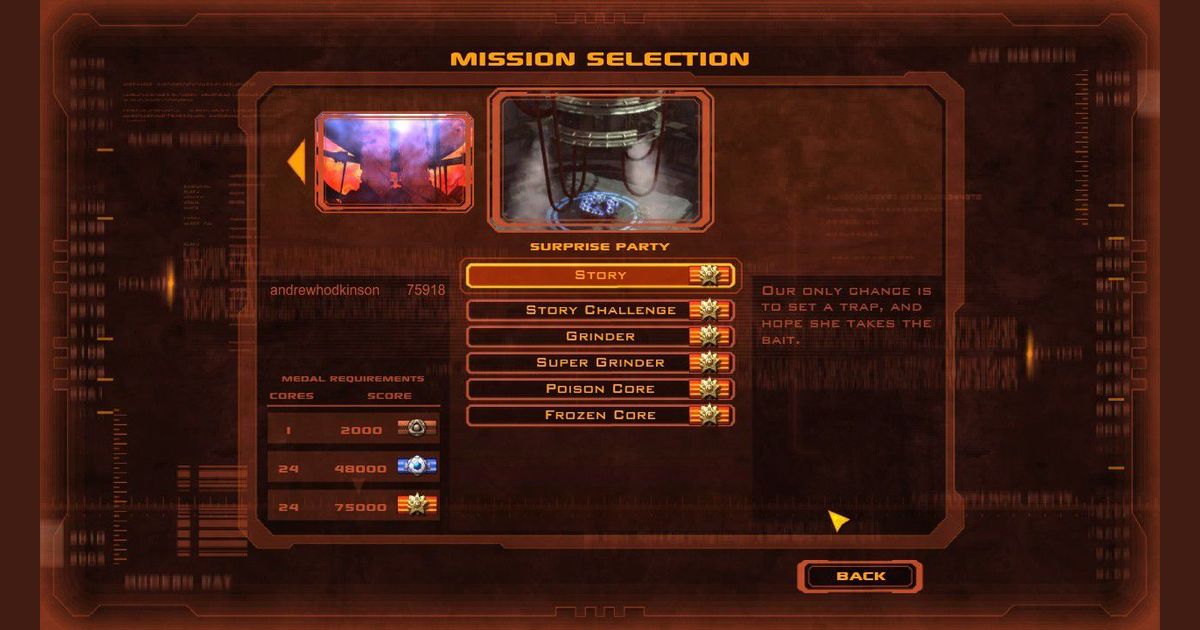Select the previous mission thumbnail
1200x630 pixels.
(394, 161)
